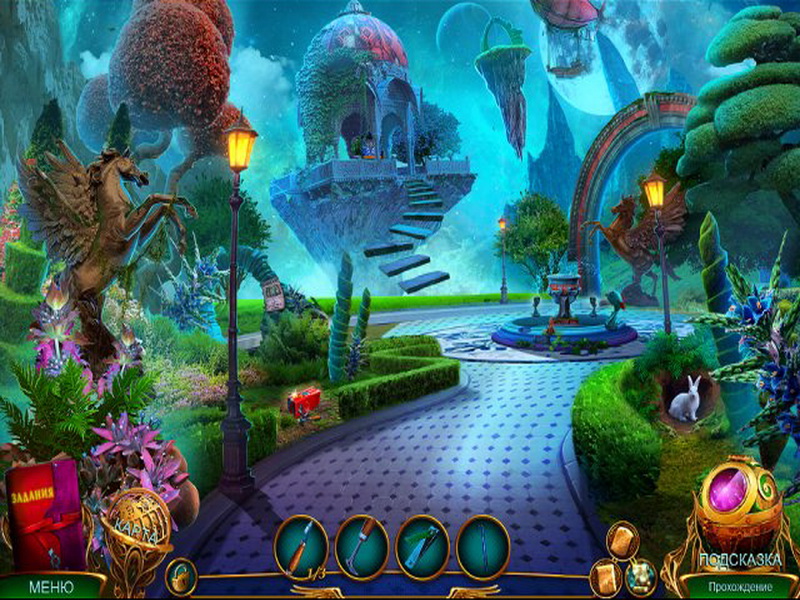Pick the green and blue clip item
Viewport: 800px width, 600px height.
coord(423,546)
